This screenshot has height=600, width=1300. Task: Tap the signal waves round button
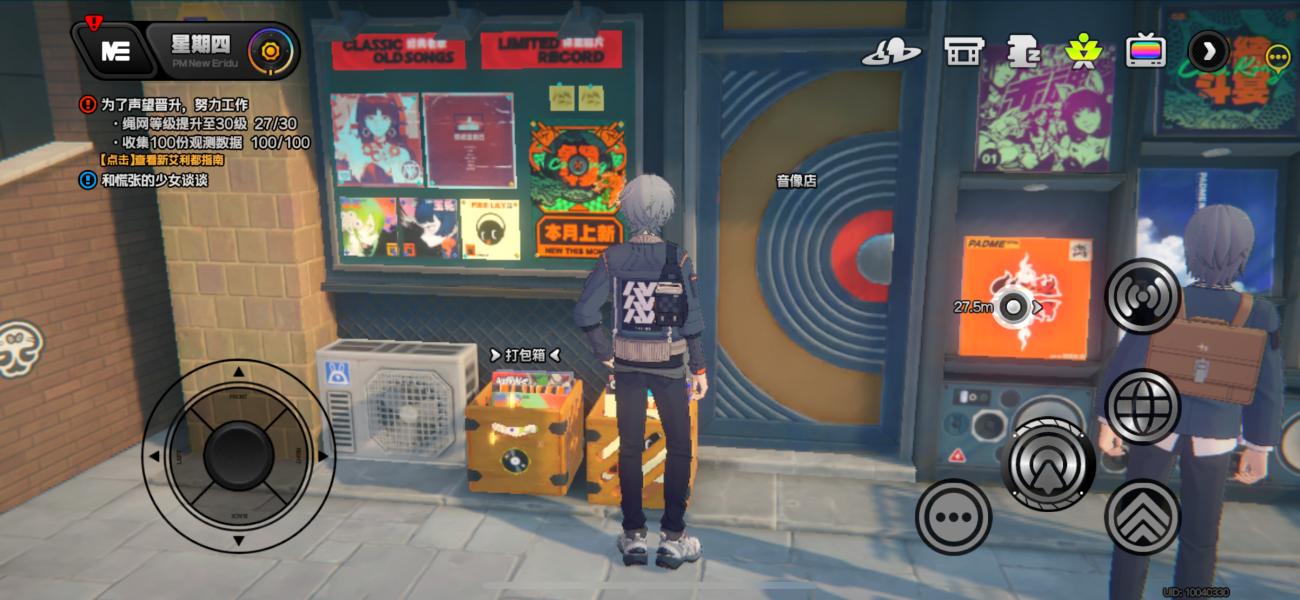1142,297
